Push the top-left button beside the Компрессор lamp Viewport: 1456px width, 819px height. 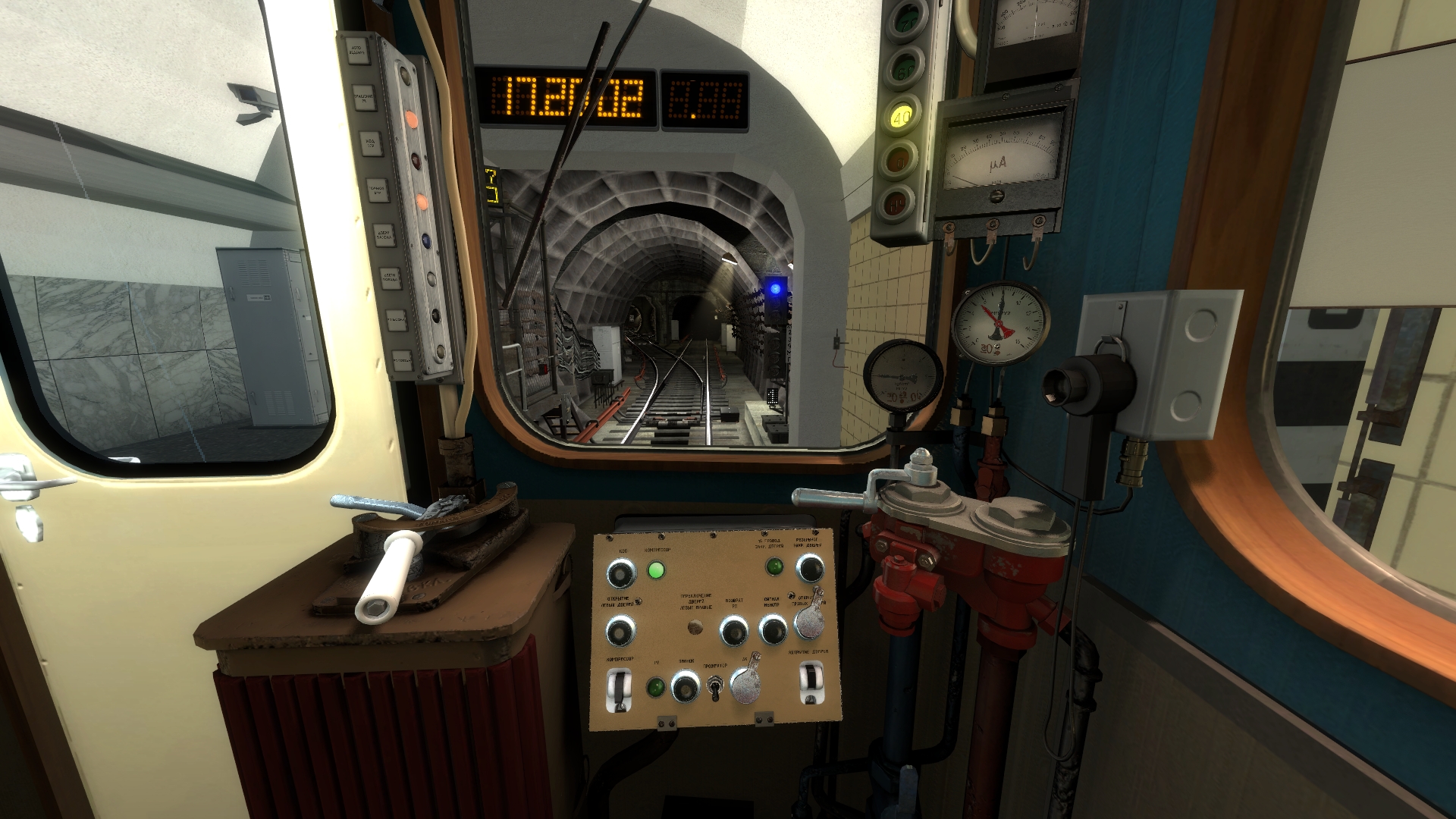point(621,574)
